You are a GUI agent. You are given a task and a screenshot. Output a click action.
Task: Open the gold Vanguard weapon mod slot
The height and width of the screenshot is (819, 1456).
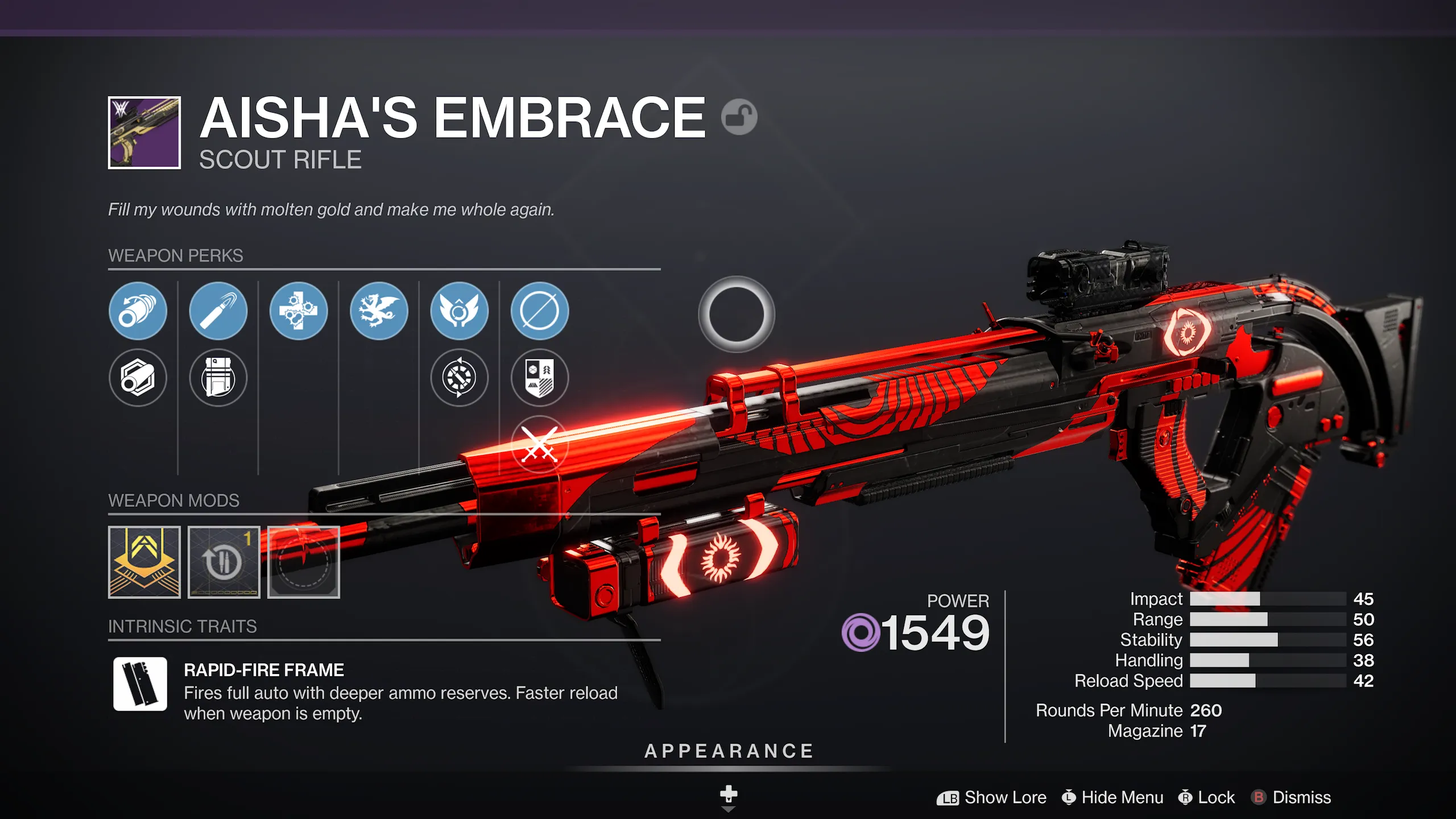[x=144, y=562]
